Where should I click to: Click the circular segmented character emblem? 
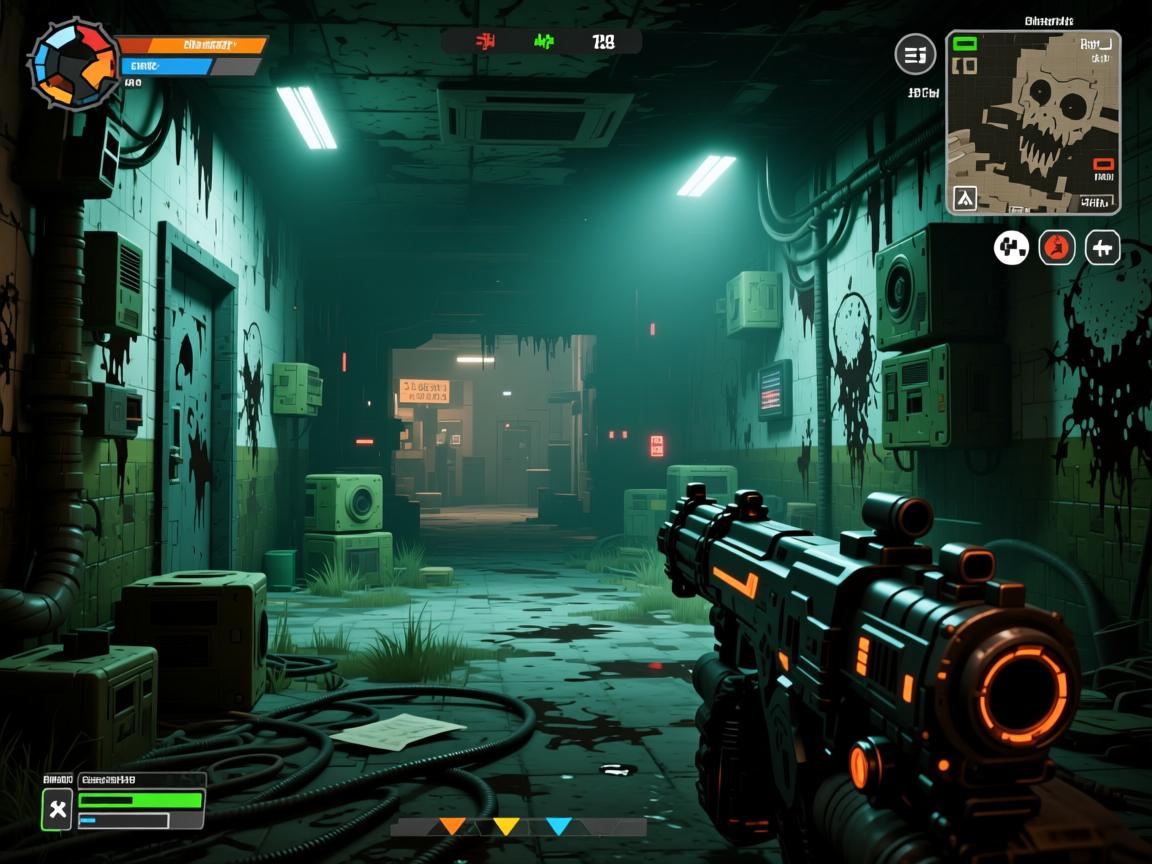point(73,64)
